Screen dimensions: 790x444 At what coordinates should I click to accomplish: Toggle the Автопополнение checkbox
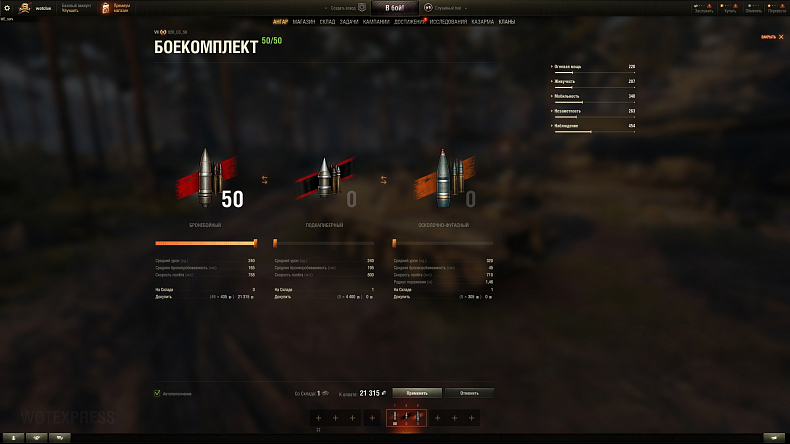pyautogui.click(x=157, y=393)
